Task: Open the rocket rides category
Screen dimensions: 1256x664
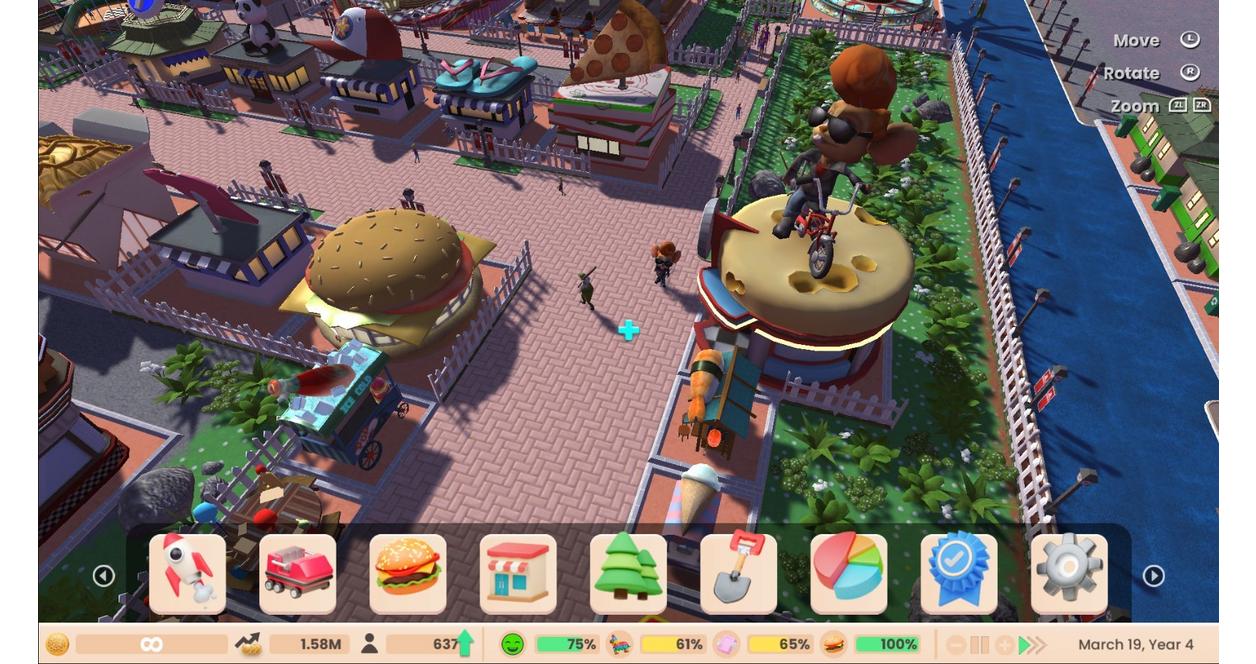Action: [187, 574]
